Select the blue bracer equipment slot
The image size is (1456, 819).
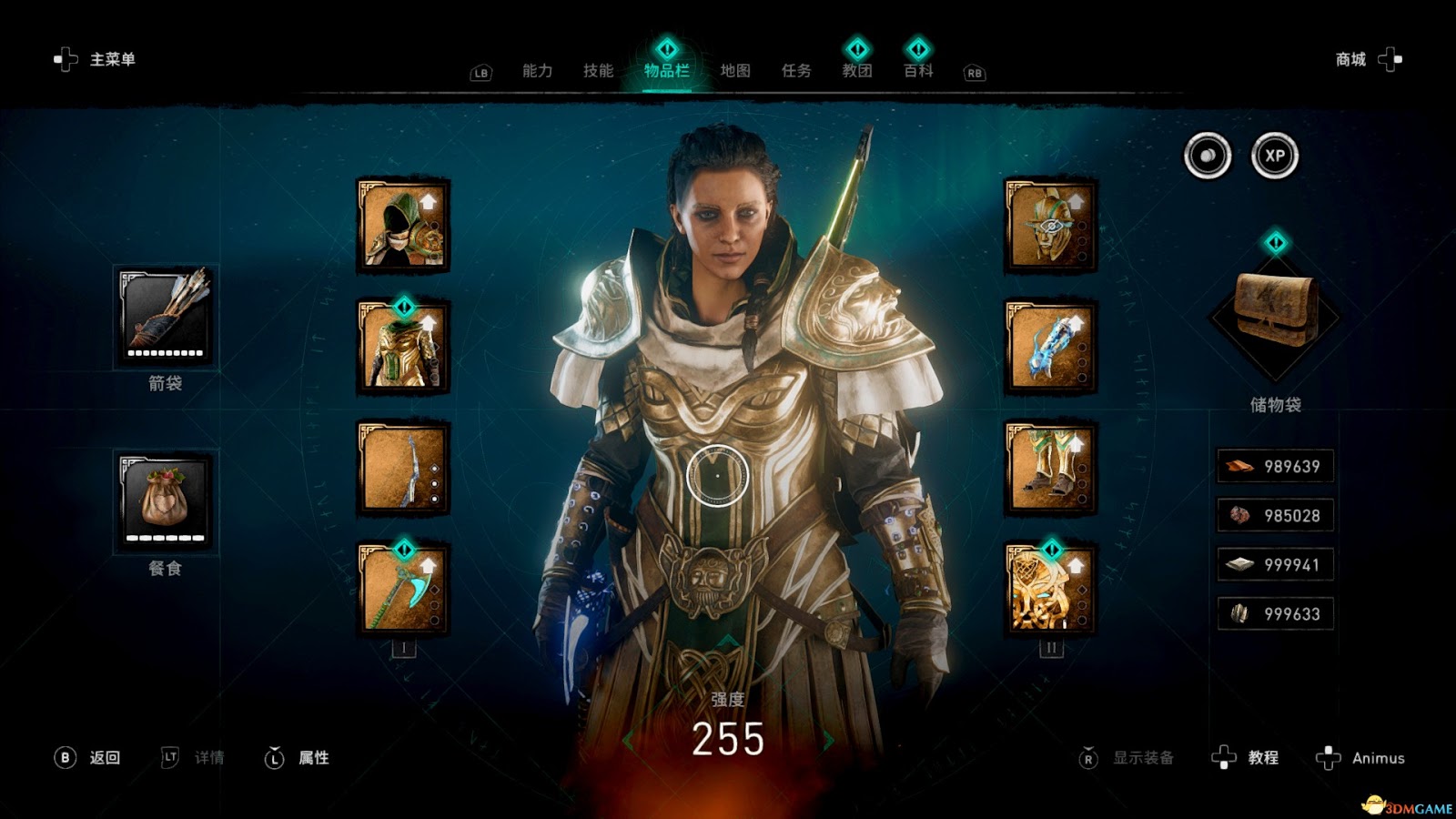(x=1050, y=347)
